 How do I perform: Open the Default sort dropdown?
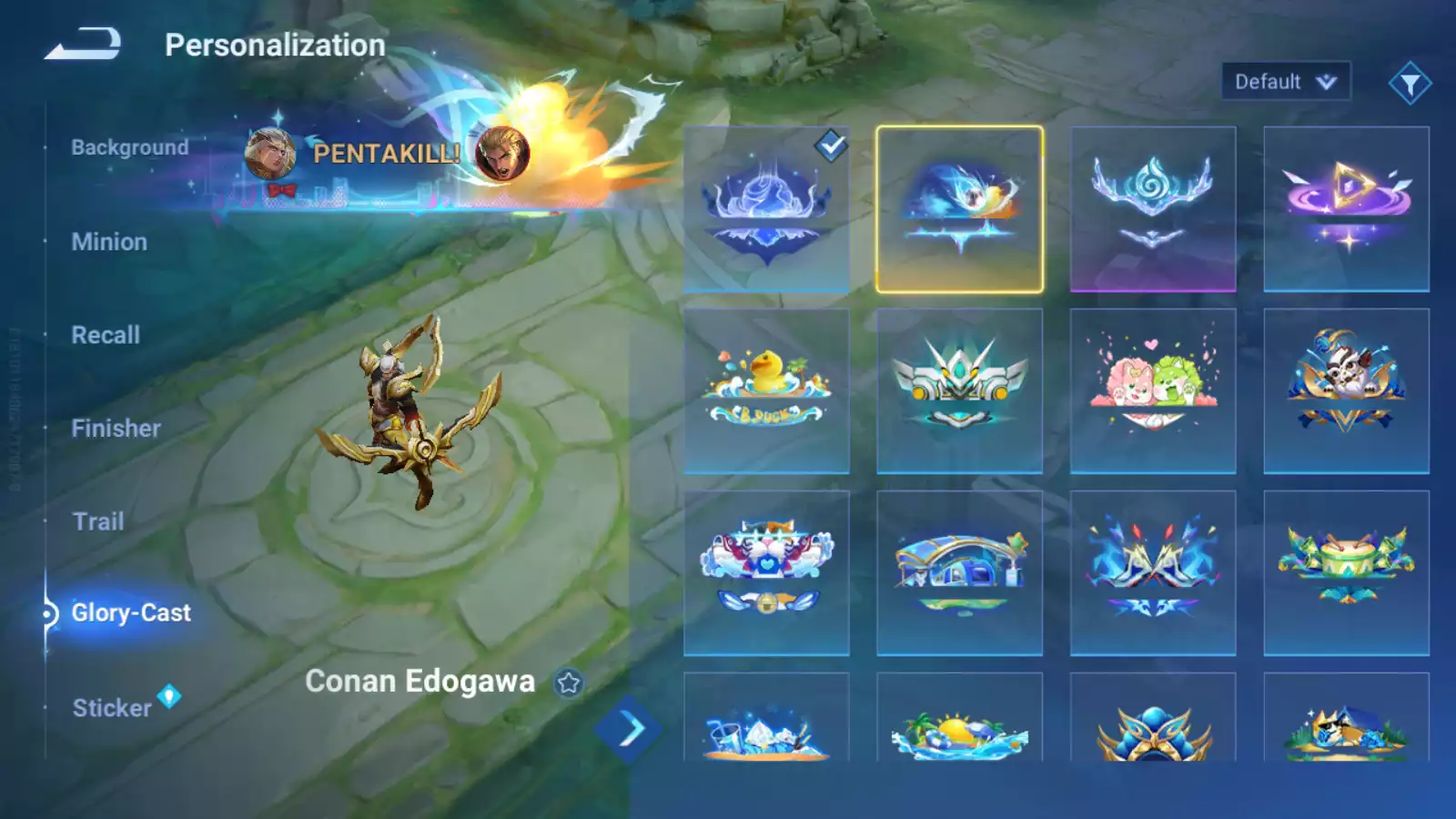click(x=1285, y=82)
